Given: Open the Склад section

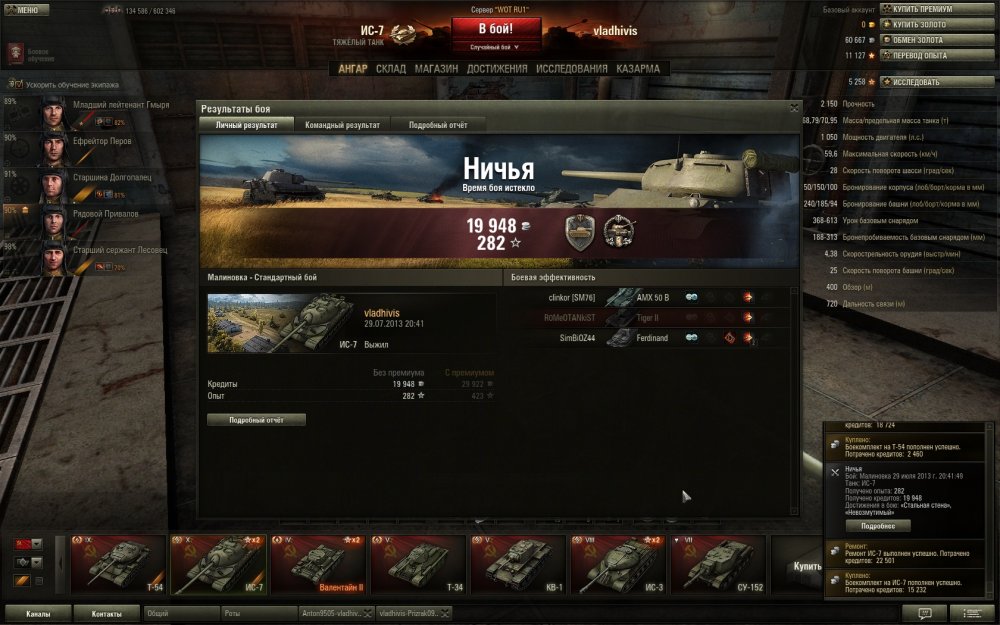Looking at the screenshot, I should click(x=391, y=69).
